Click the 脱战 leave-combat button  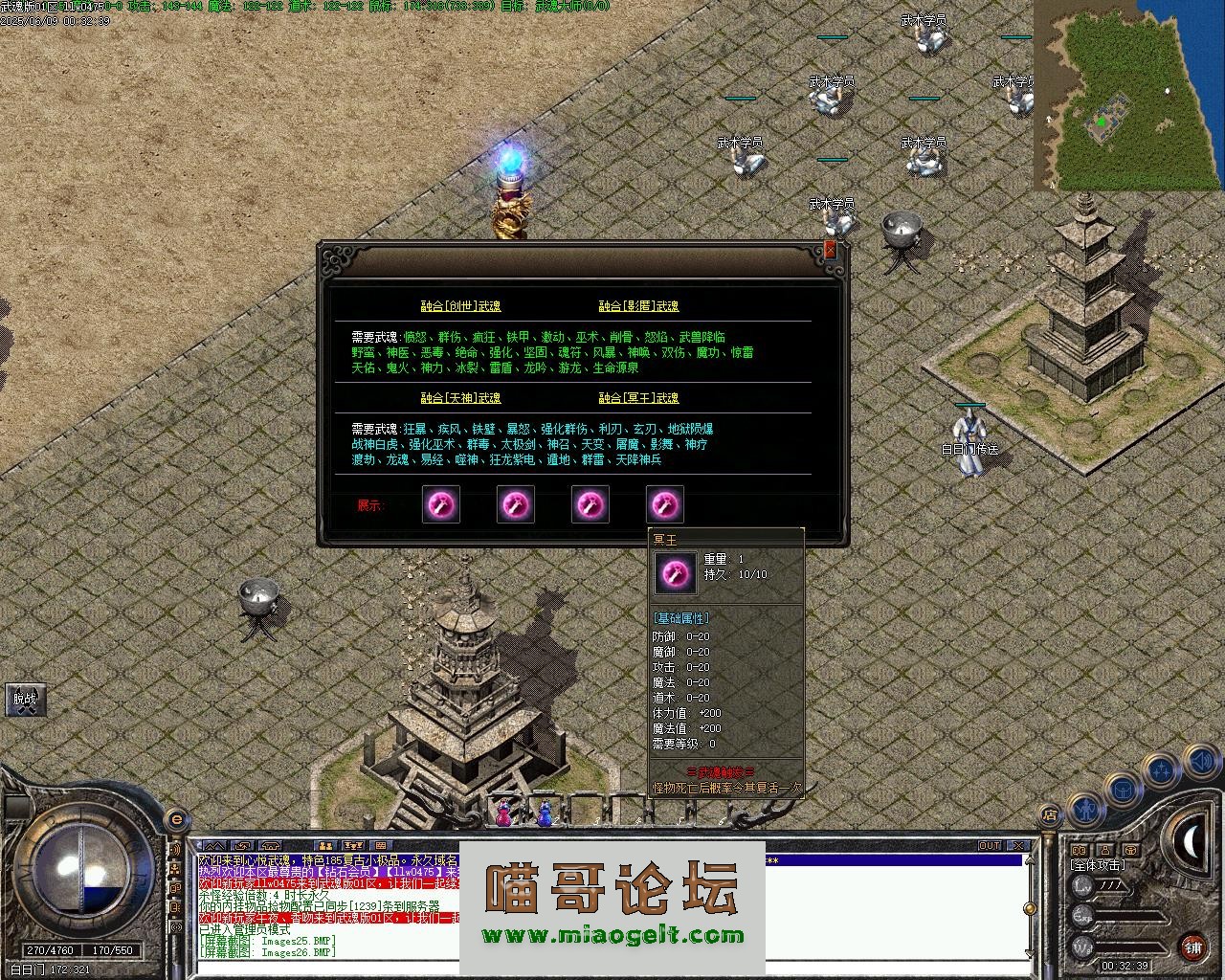pos(24,699)
